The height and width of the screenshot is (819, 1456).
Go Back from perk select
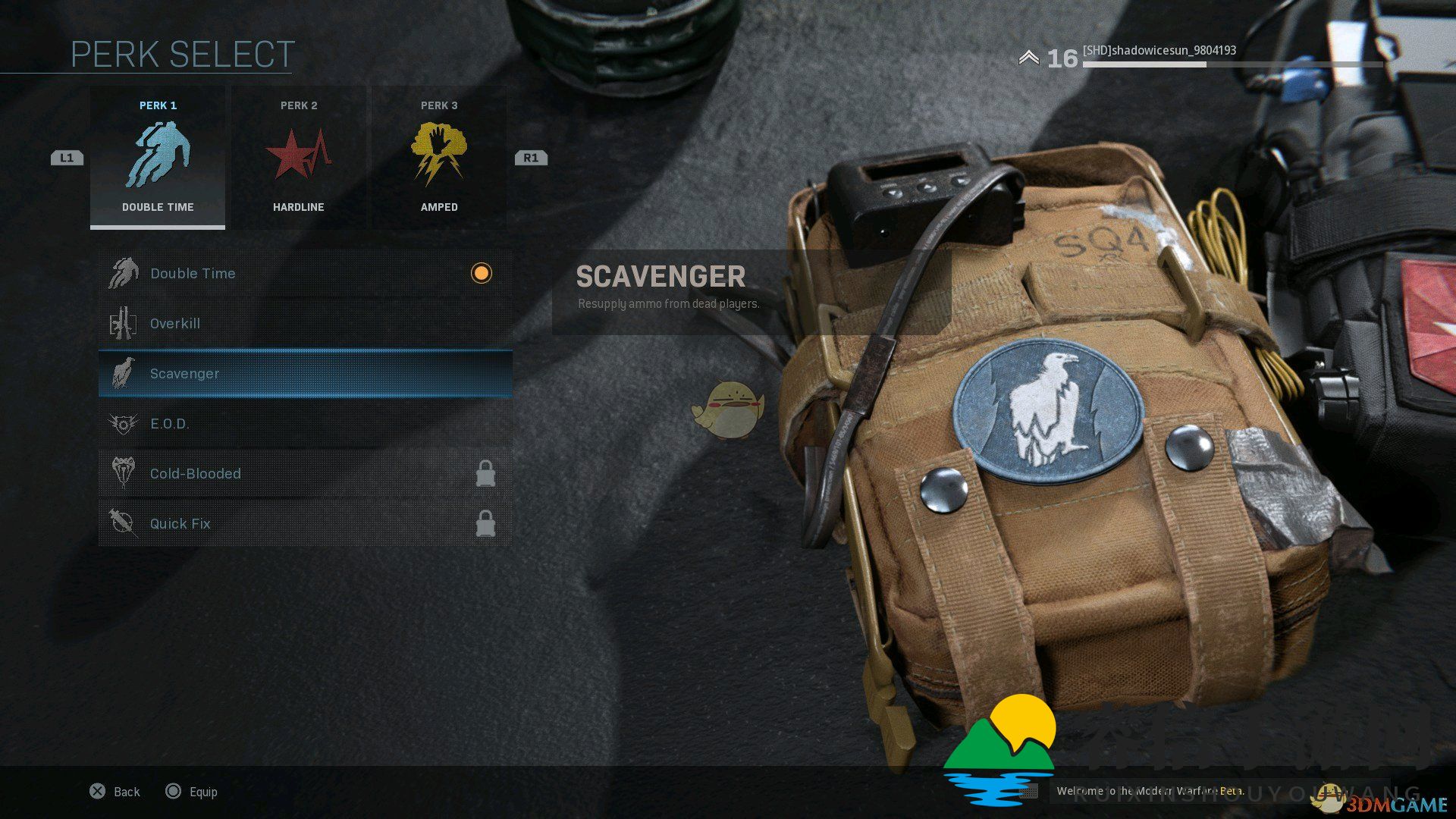(x=115, y=792)
